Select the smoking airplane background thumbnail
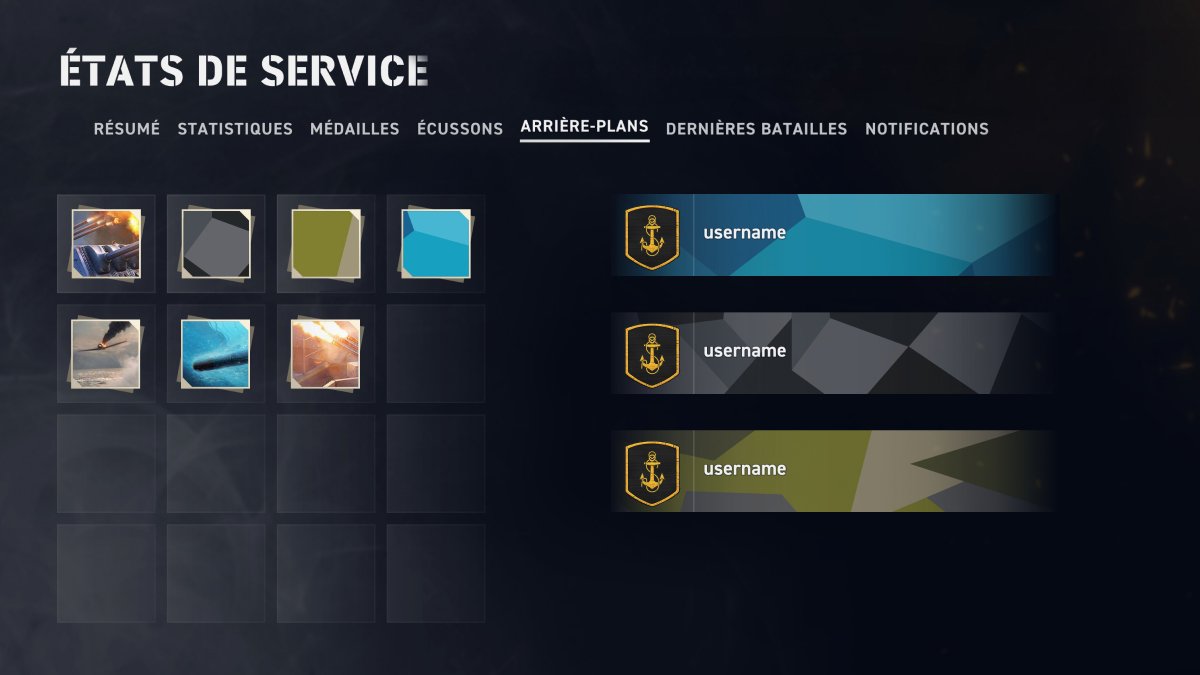 click(x=106, y=353)
